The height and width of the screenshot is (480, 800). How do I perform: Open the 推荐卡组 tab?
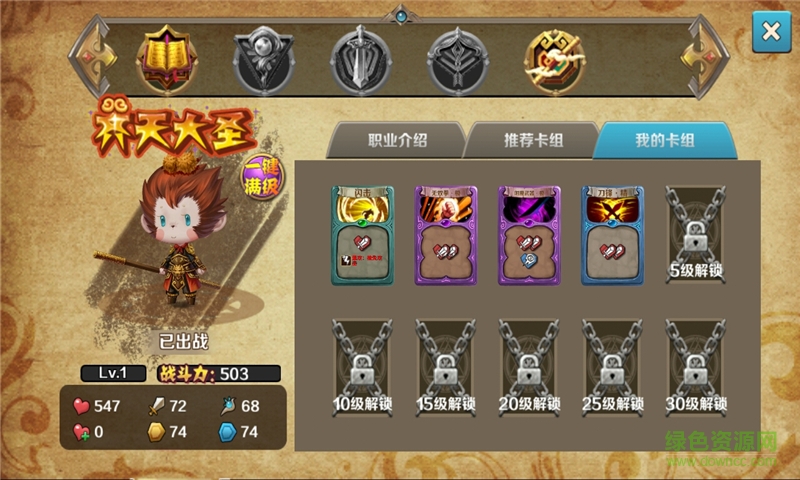coord(532,140)
